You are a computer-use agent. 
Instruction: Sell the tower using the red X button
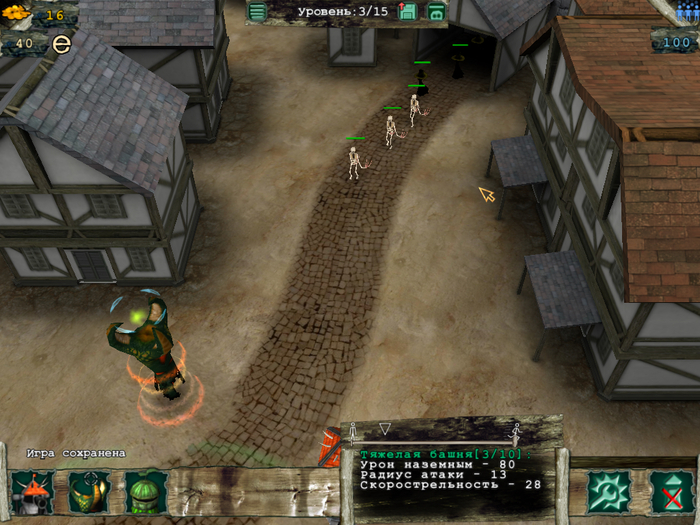click(670, 491)
